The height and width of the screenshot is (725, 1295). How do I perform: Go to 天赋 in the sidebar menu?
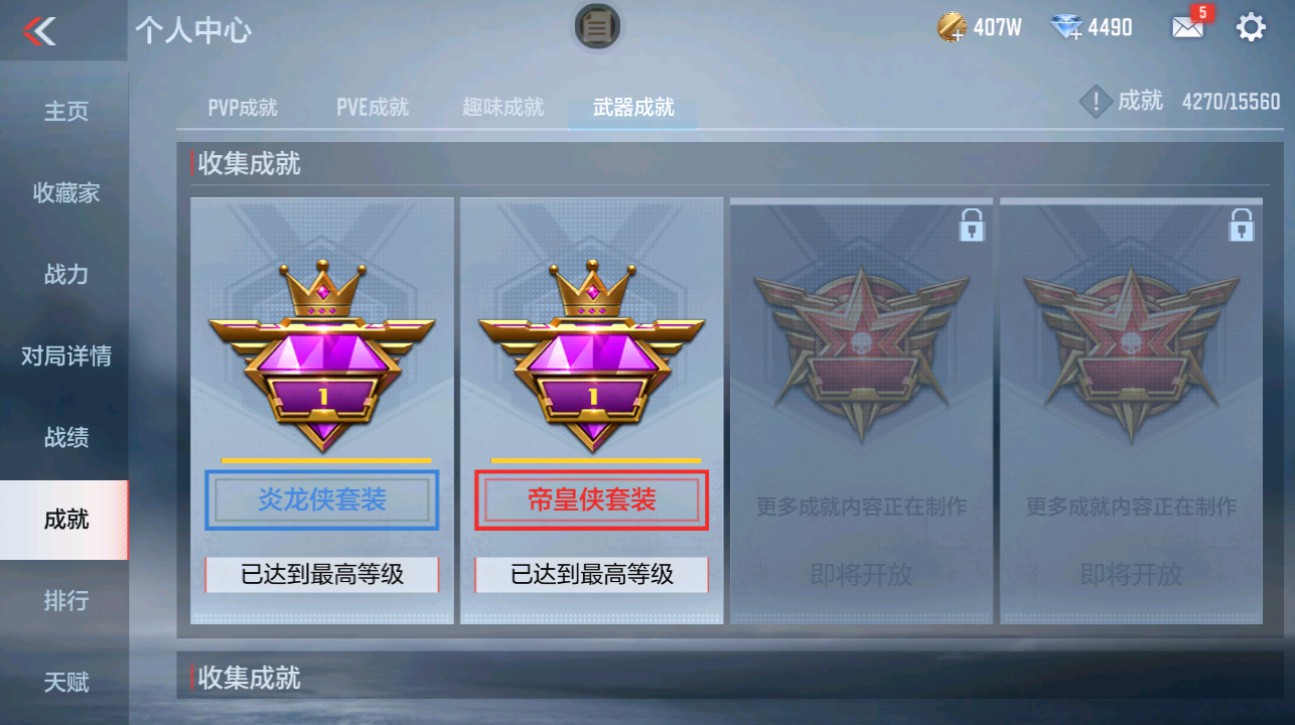click(64, 680)
